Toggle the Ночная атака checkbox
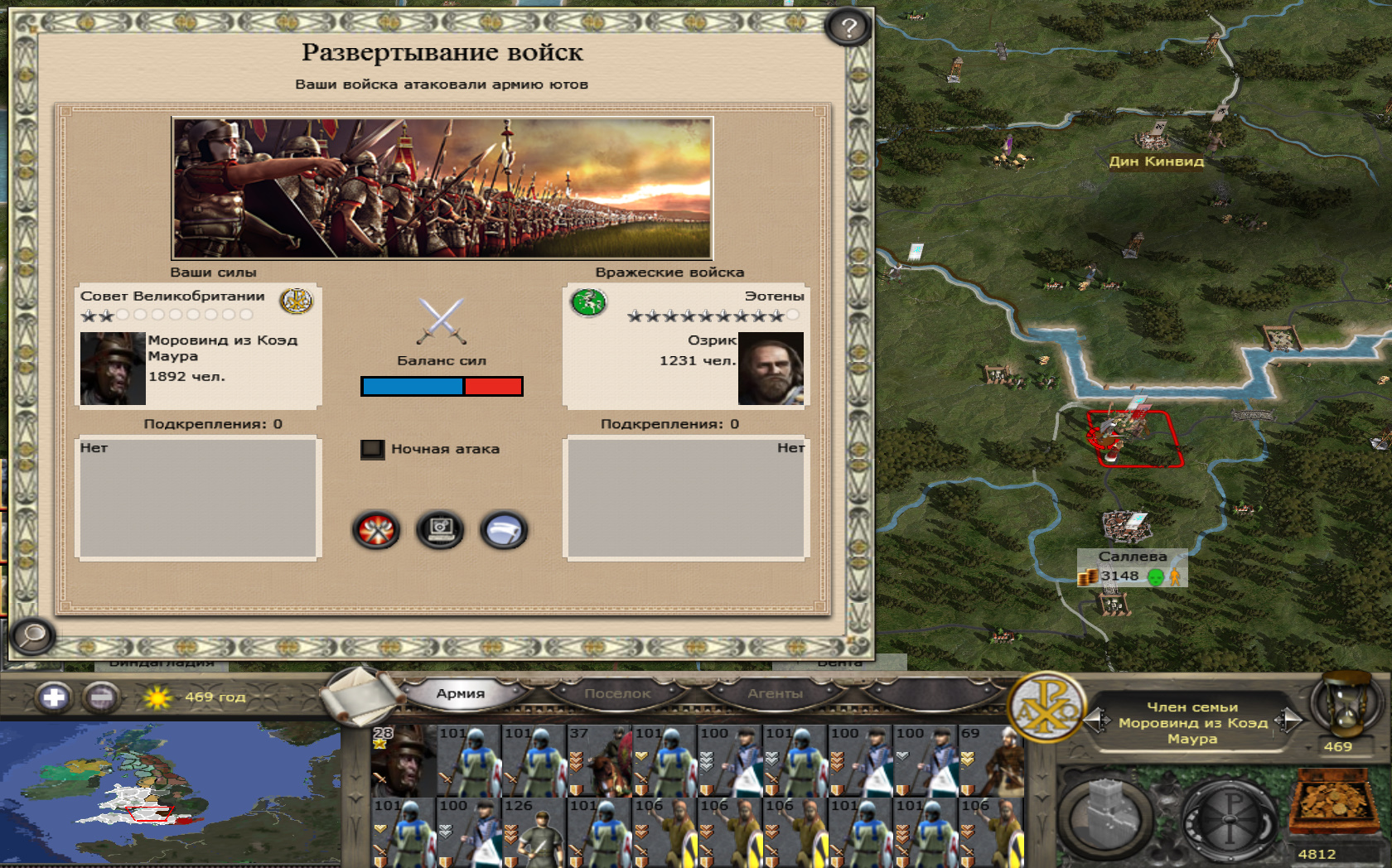The height and width of the screenshot is (868, 1392). (x=372, y=449)
